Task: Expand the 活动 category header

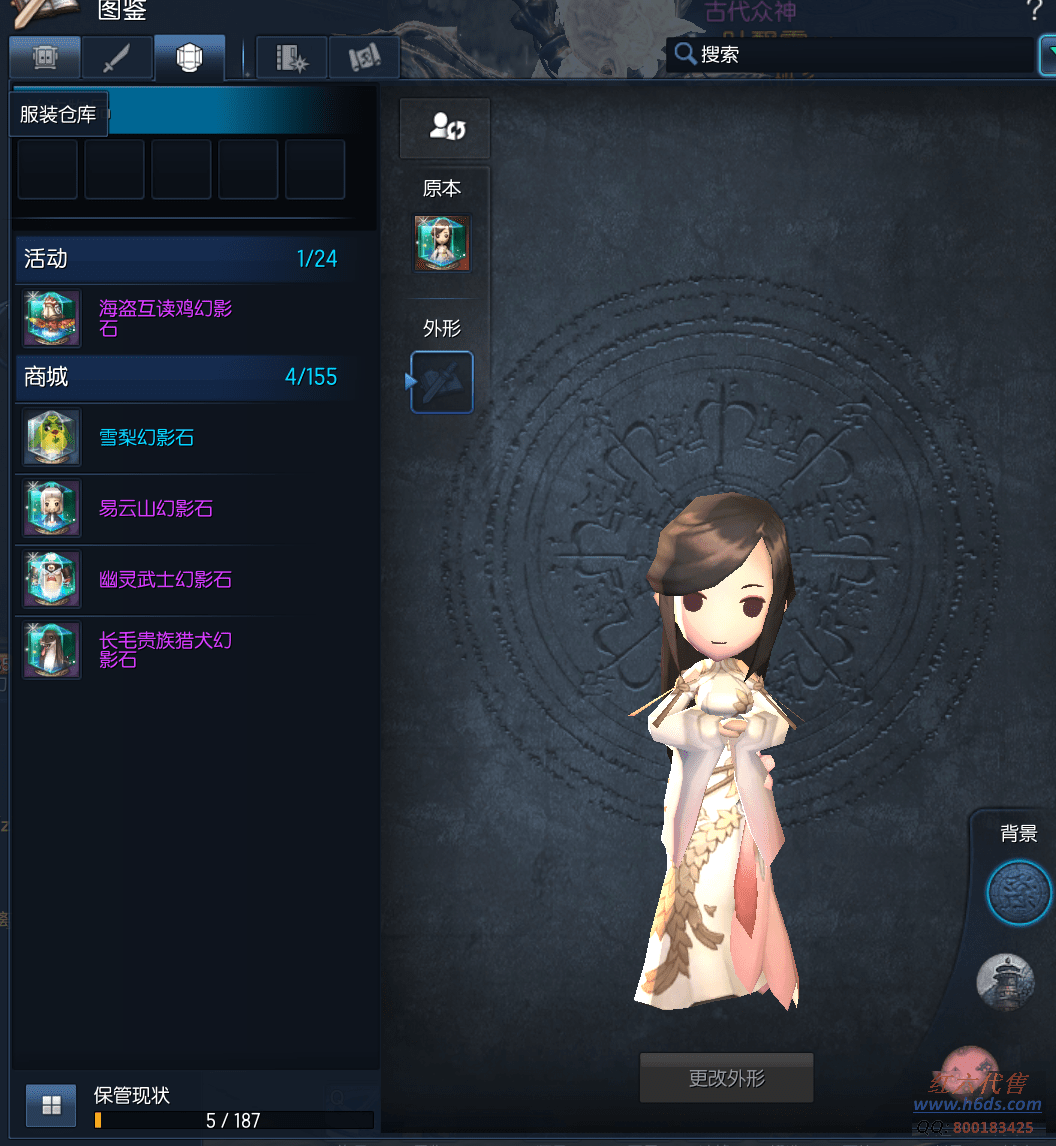Action: tap(180, 258)
